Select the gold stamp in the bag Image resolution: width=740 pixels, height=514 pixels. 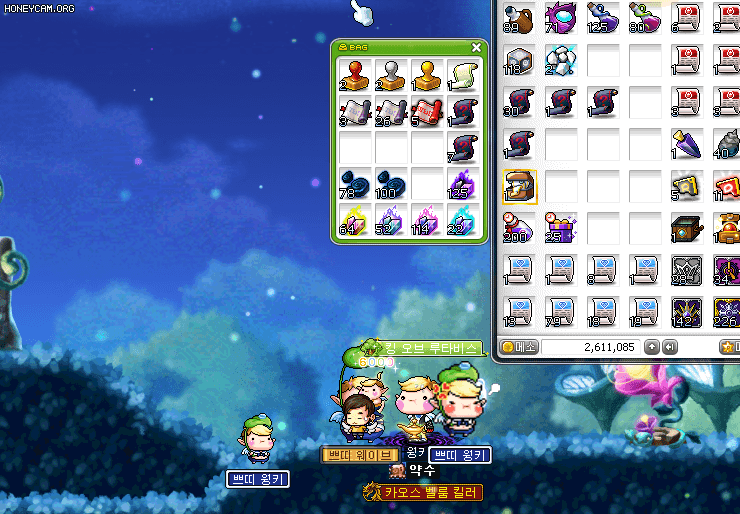click(x=427, y=75)
